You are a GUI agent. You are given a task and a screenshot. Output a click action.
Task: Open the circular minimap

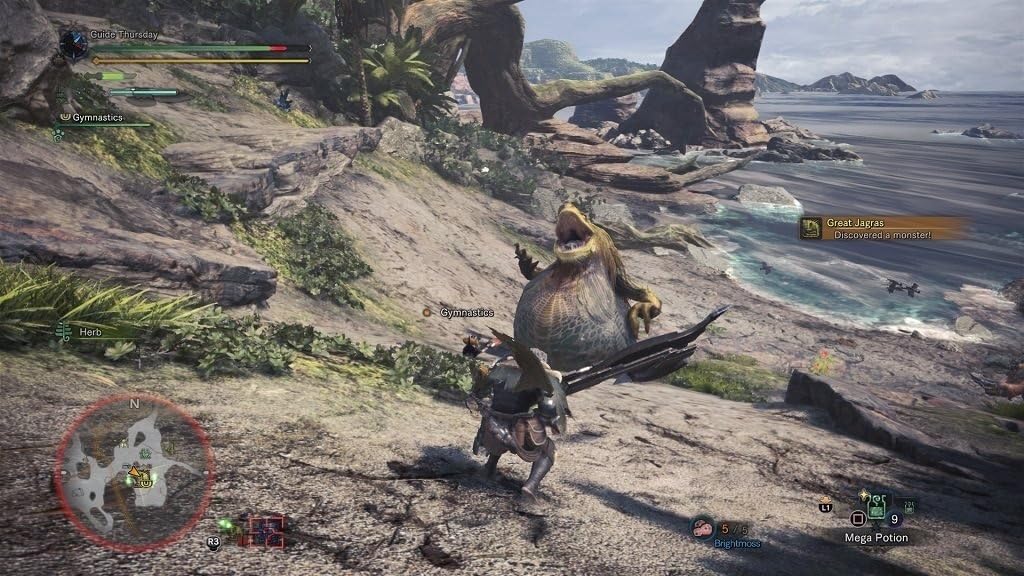click(134, 472)
